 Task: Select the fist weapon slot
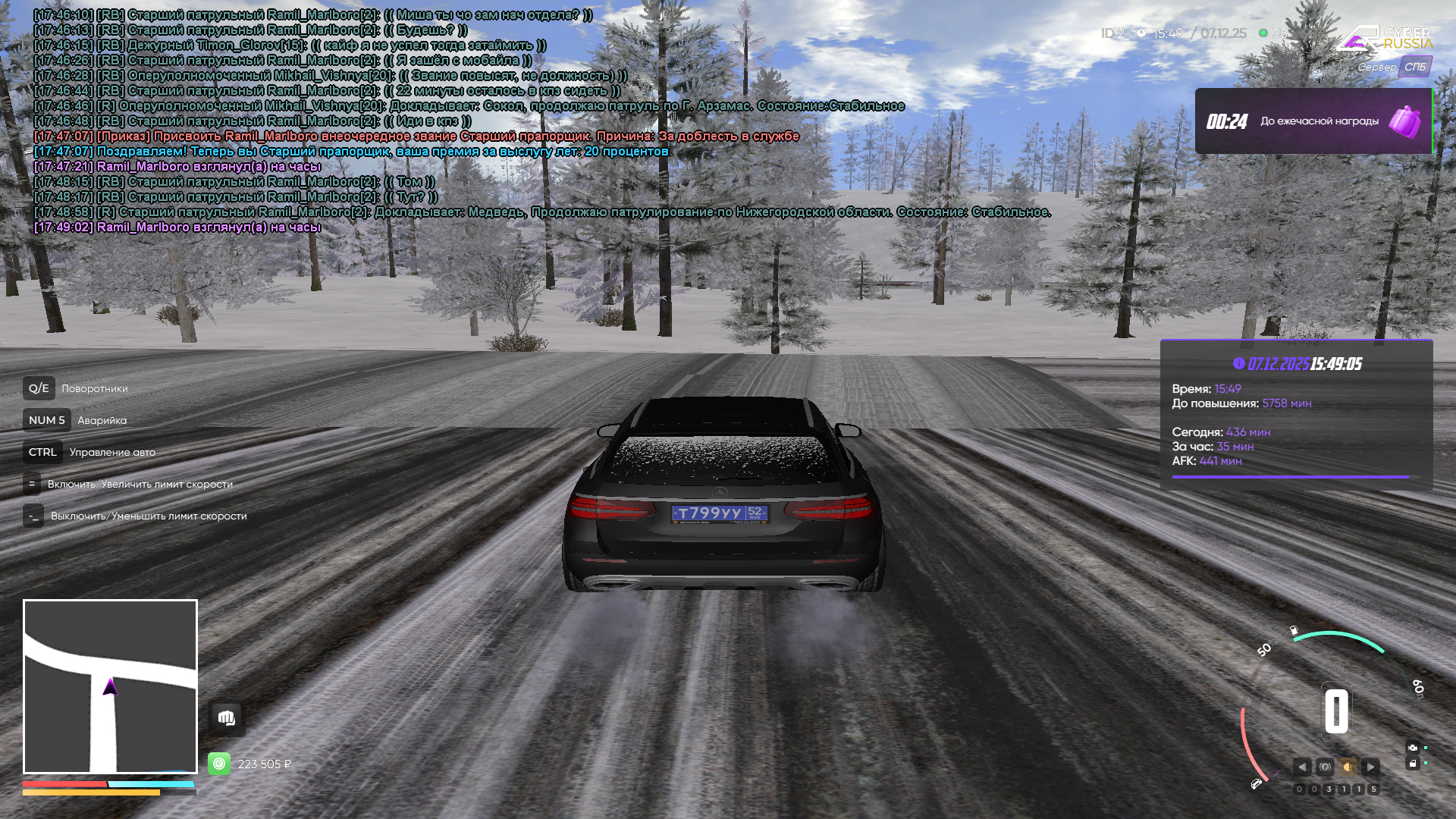coord(227,718)
